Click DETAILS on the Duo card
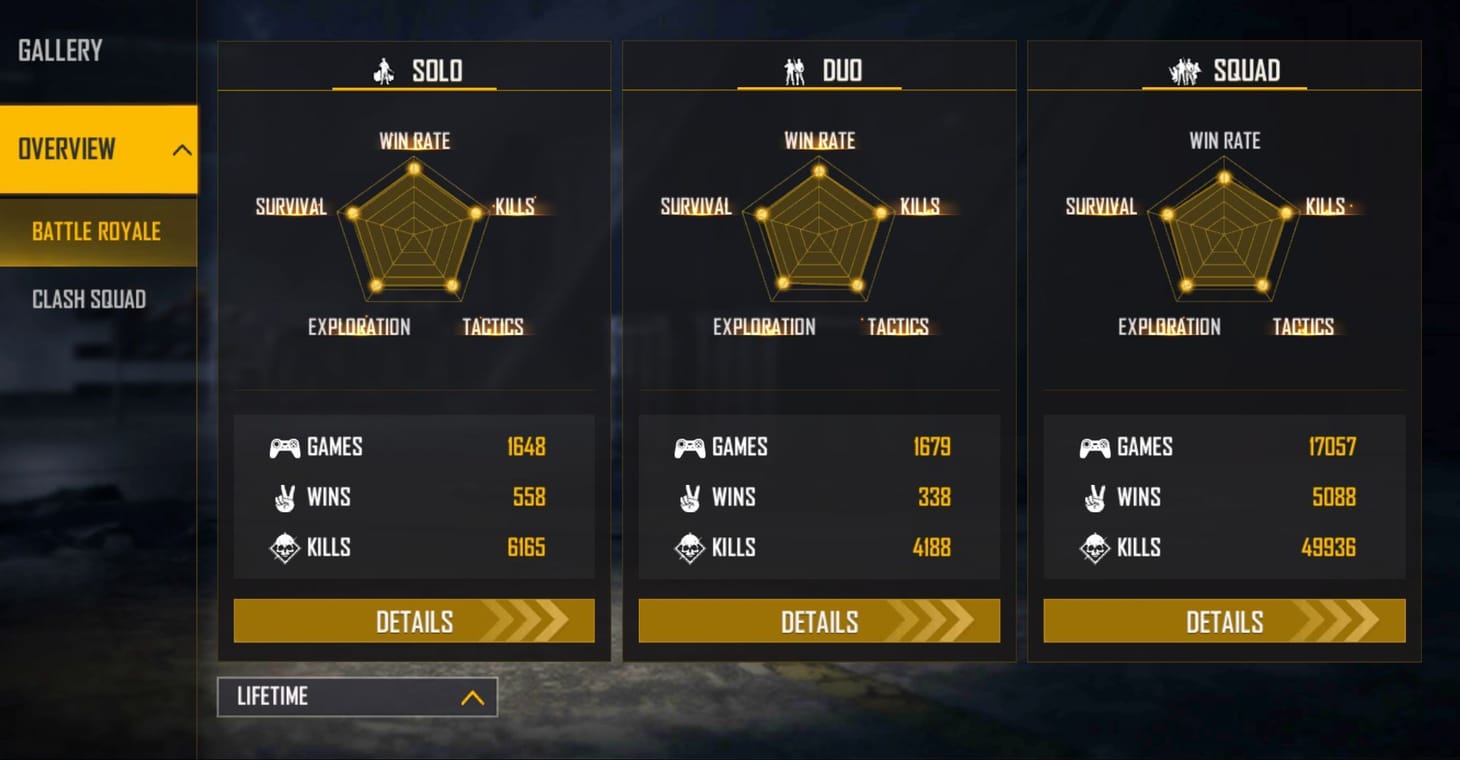This screenshot has height=760, width=1460. [x=819, y=621]
